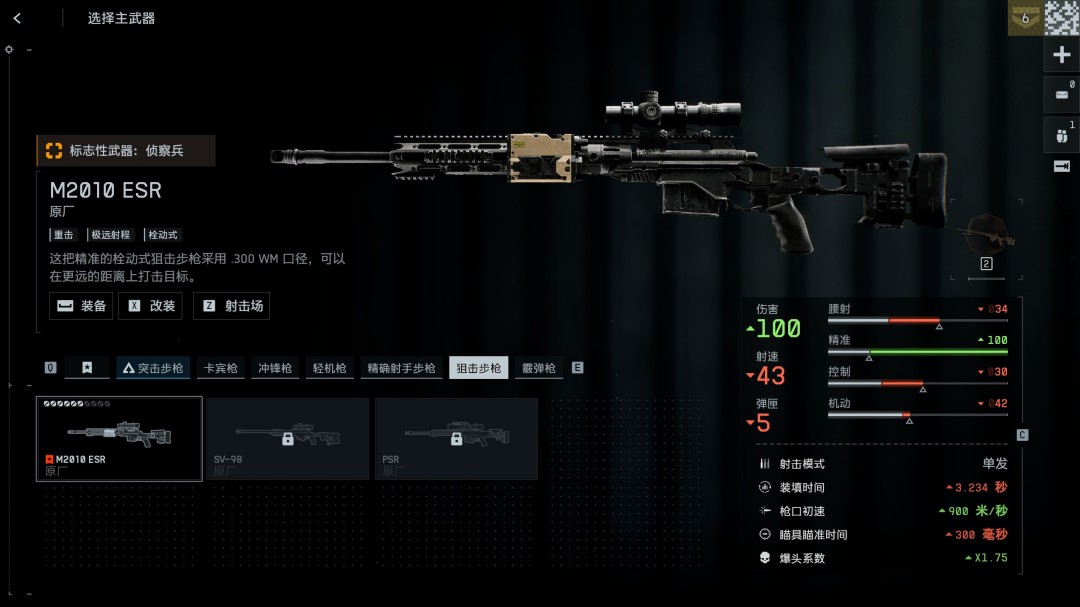Select the M2010 ESR weapon tile
The height and width of the screenshot is (607, 1080).
point(119,438)
